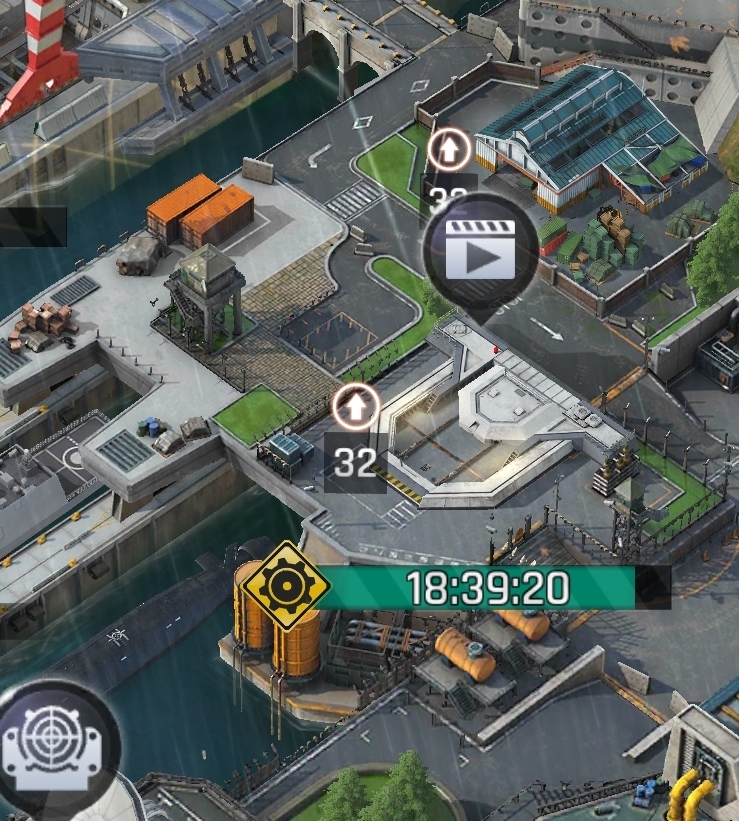Tap the upgrade arrow above the fully visible 32
Viewport: 739px width, 821px height.
pos(356,407)
